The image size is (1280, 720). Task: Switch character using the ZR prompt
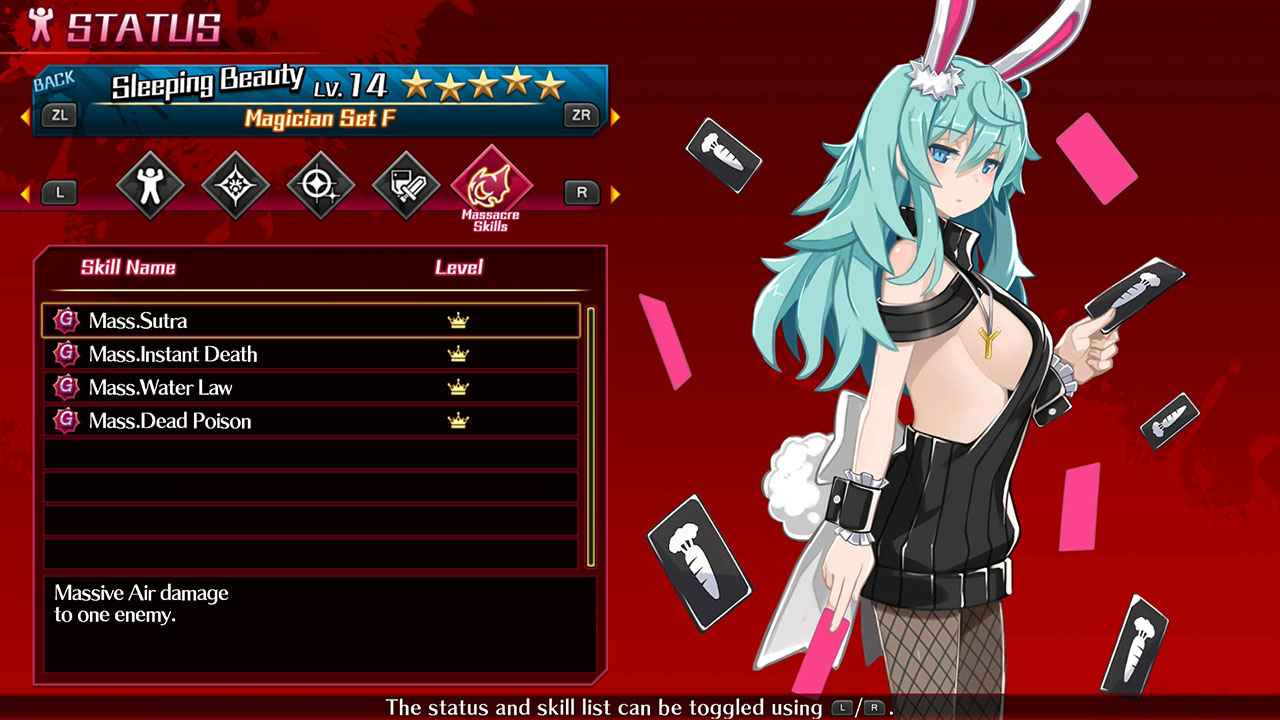click(x=582, y=115)
